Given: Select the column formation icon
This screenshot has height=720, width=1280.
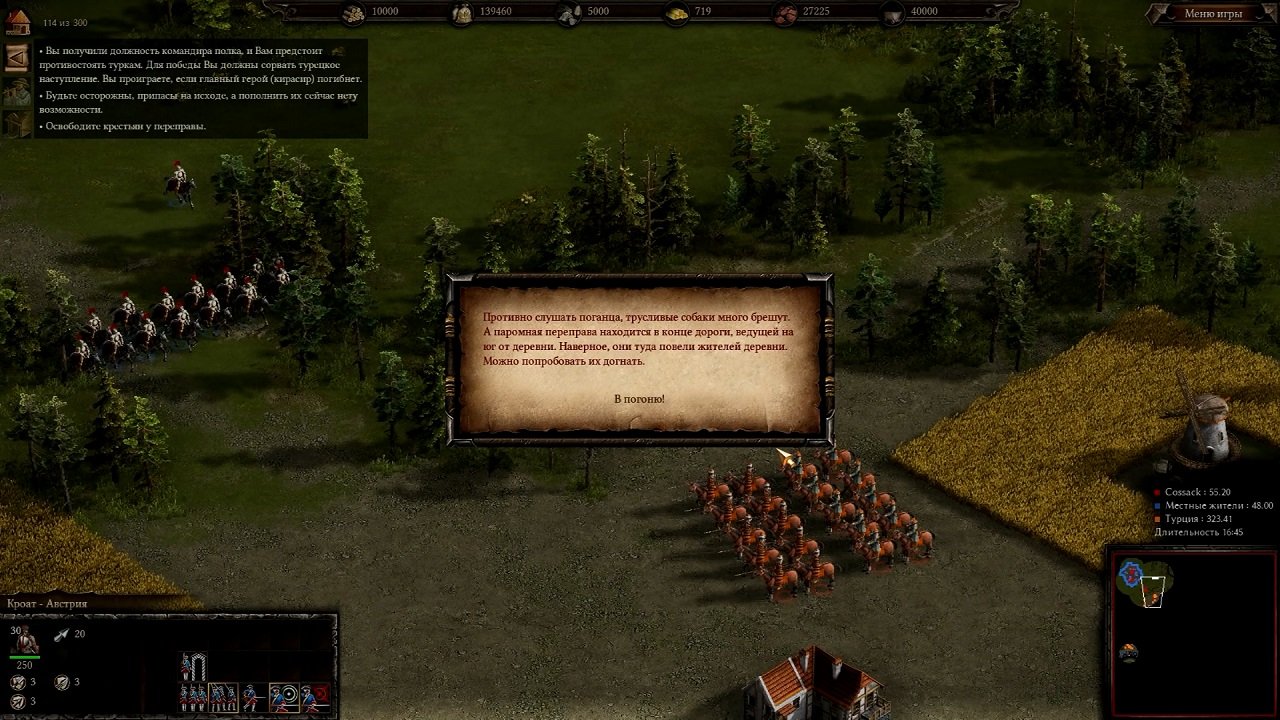Looking at the screenshot, I should [x=223, y=697].
